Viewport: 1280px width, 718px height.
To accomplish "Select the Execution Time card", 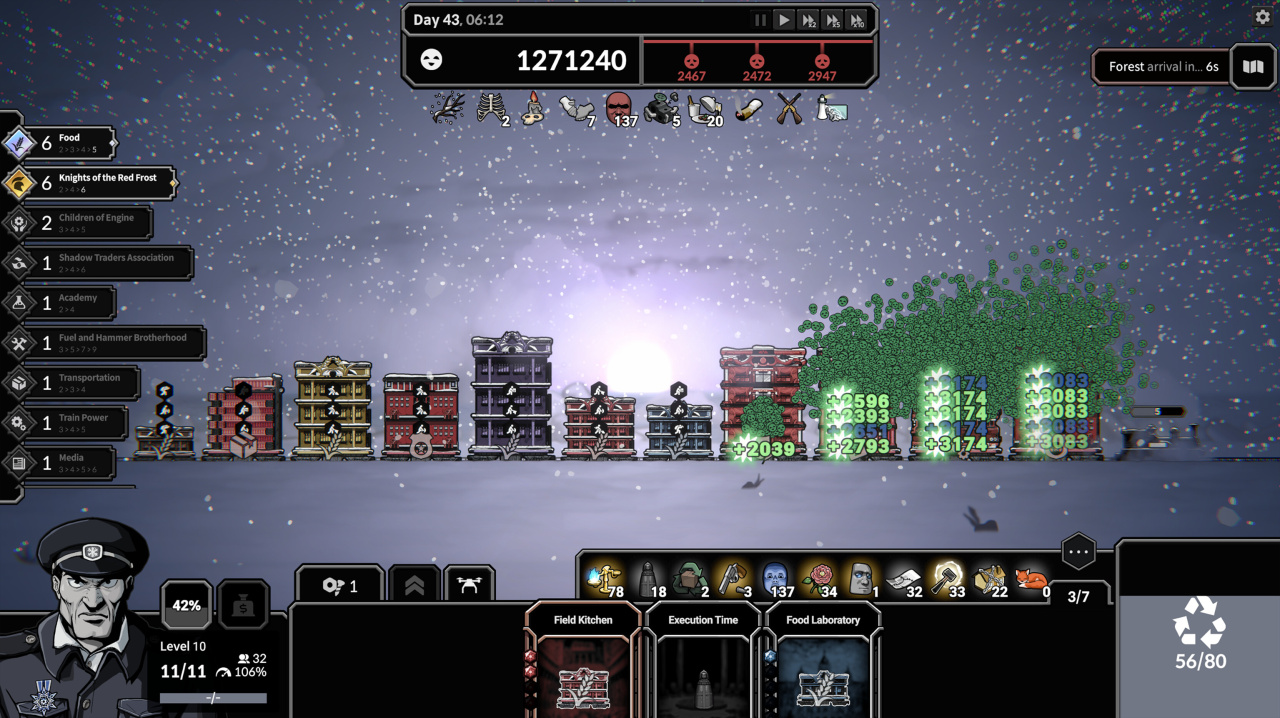I will tap(703, 665).
